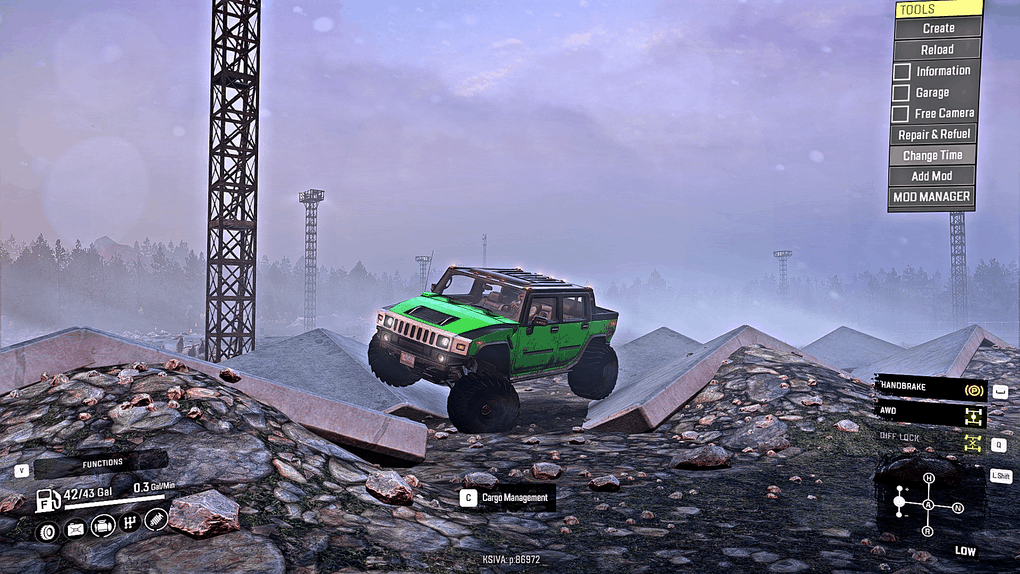Engage the Diff Lock option
The image size is (1020, 574).
coord(930,440)
